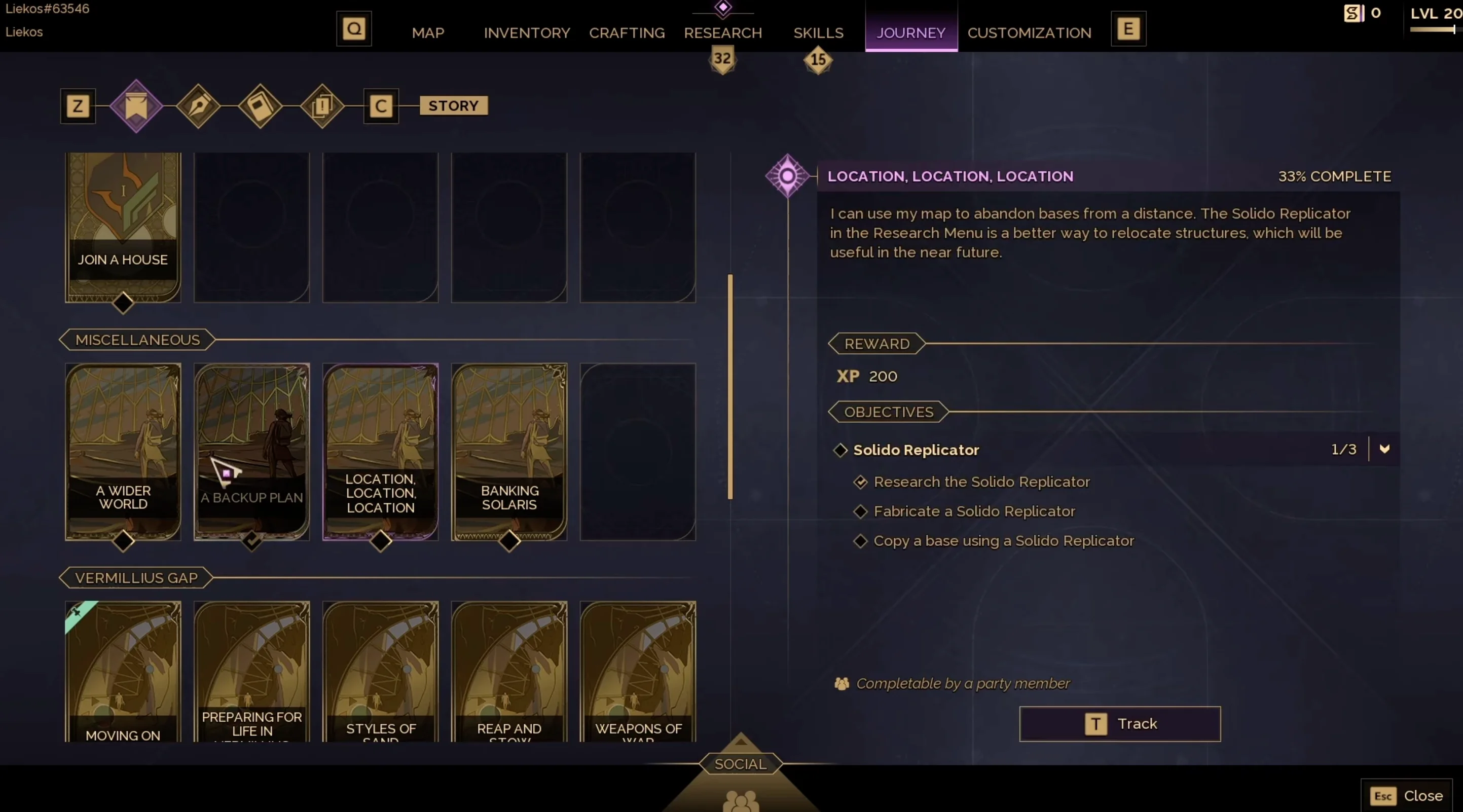1463x812 pixels.
Task: Click the Q shortcut icon beside MAP
Action: 353,28
